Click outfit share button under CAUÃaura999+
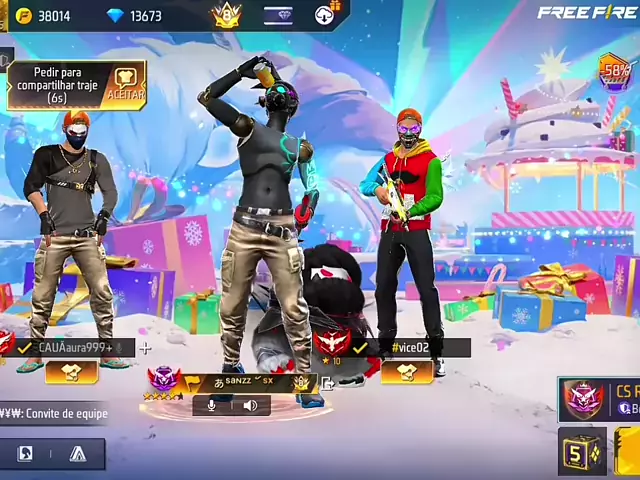The image size is (640, 480). (x=70, y=371)
